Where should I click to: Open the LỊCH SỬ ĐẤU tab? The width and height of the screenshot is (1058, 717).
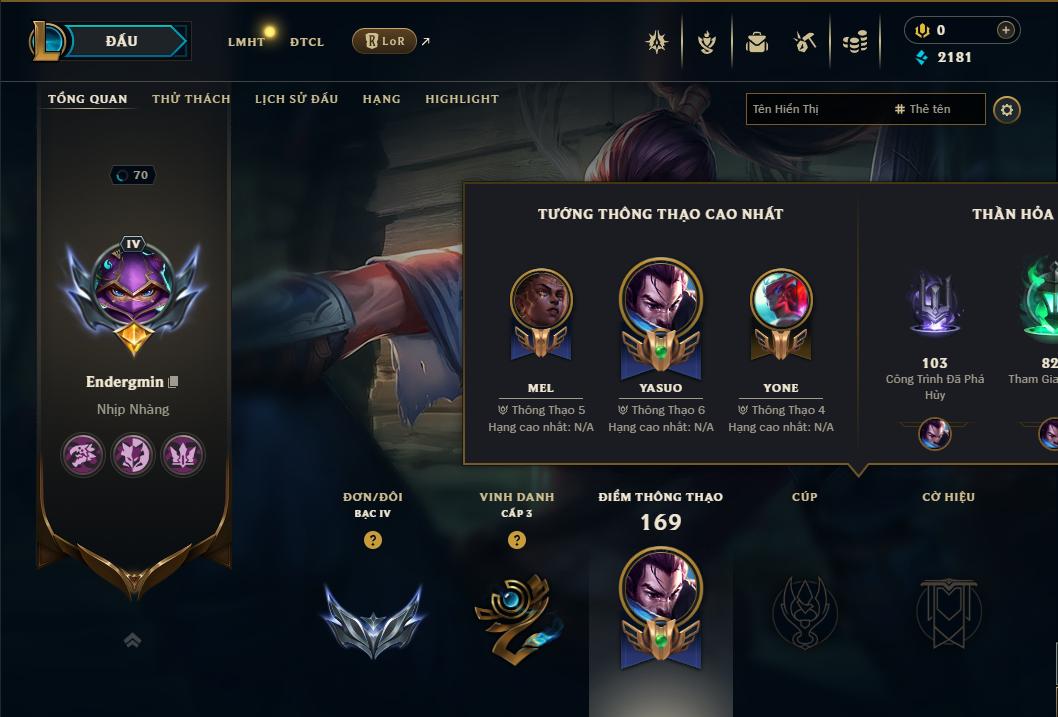click(x=296, y=99)
